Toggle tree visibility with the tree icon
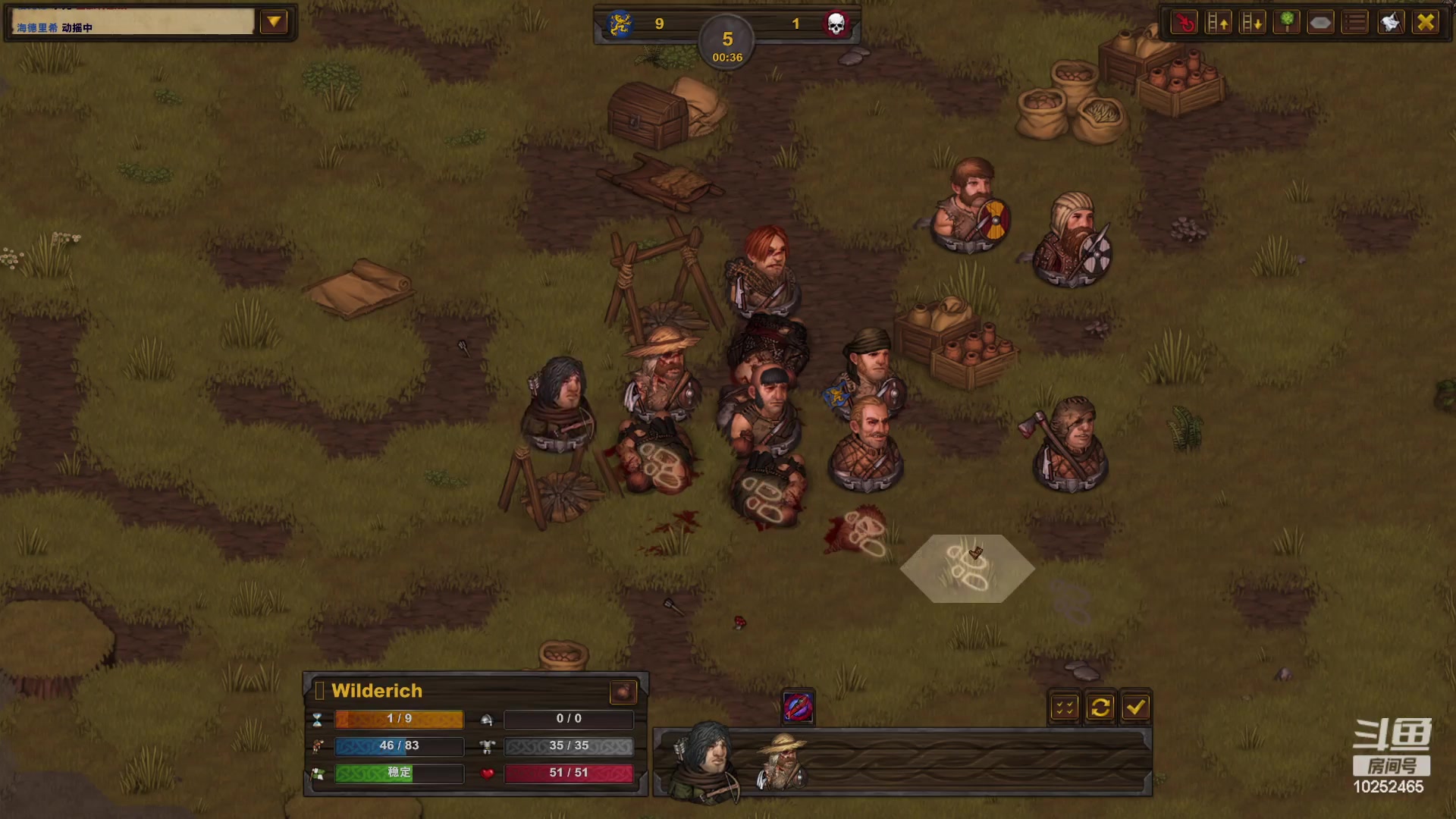This screenshot has width=1456, height=819. pos(1287,23)
